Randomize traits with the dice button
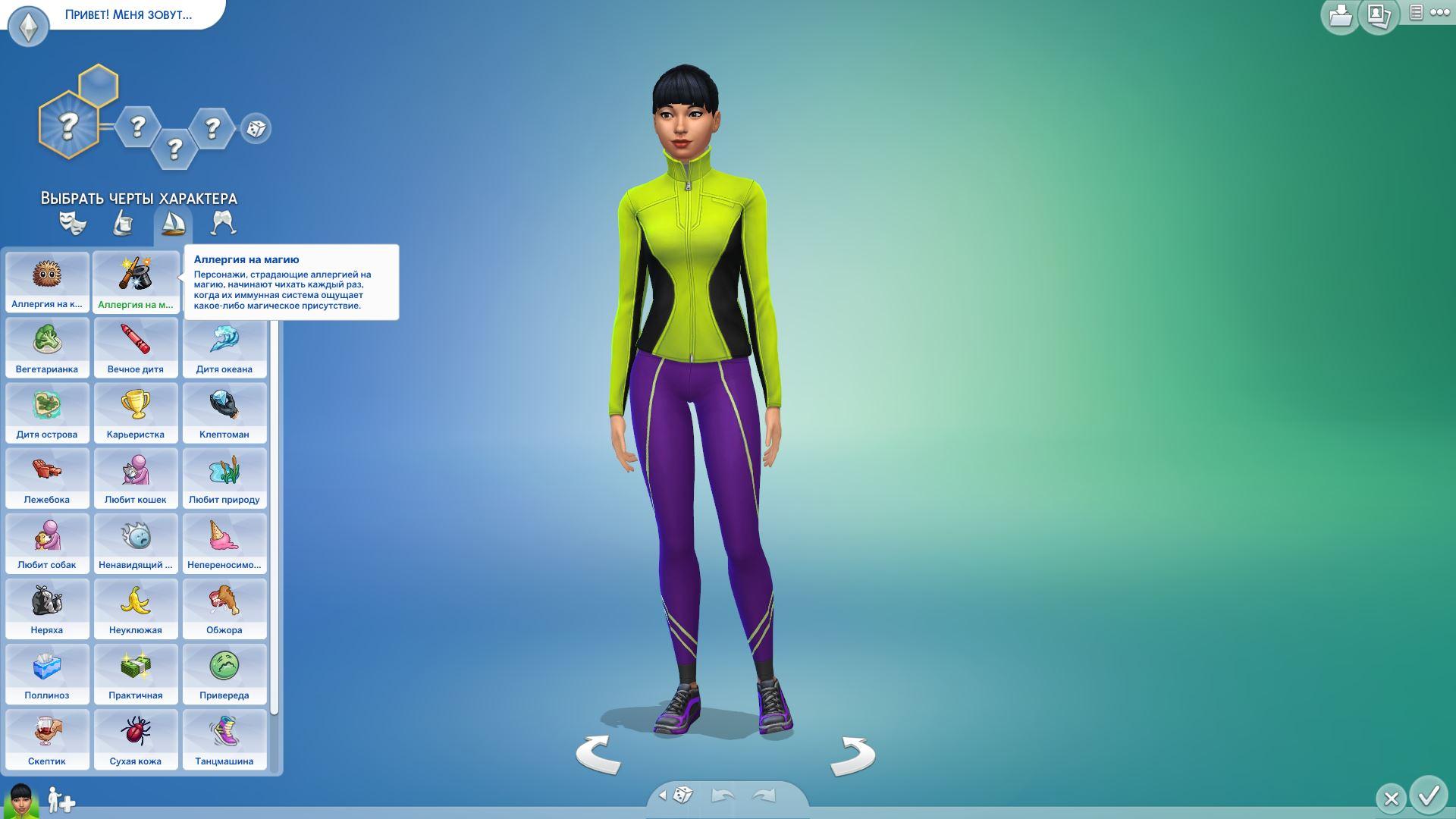This screenshot has height=819, width=1456. tap(256, 128)
